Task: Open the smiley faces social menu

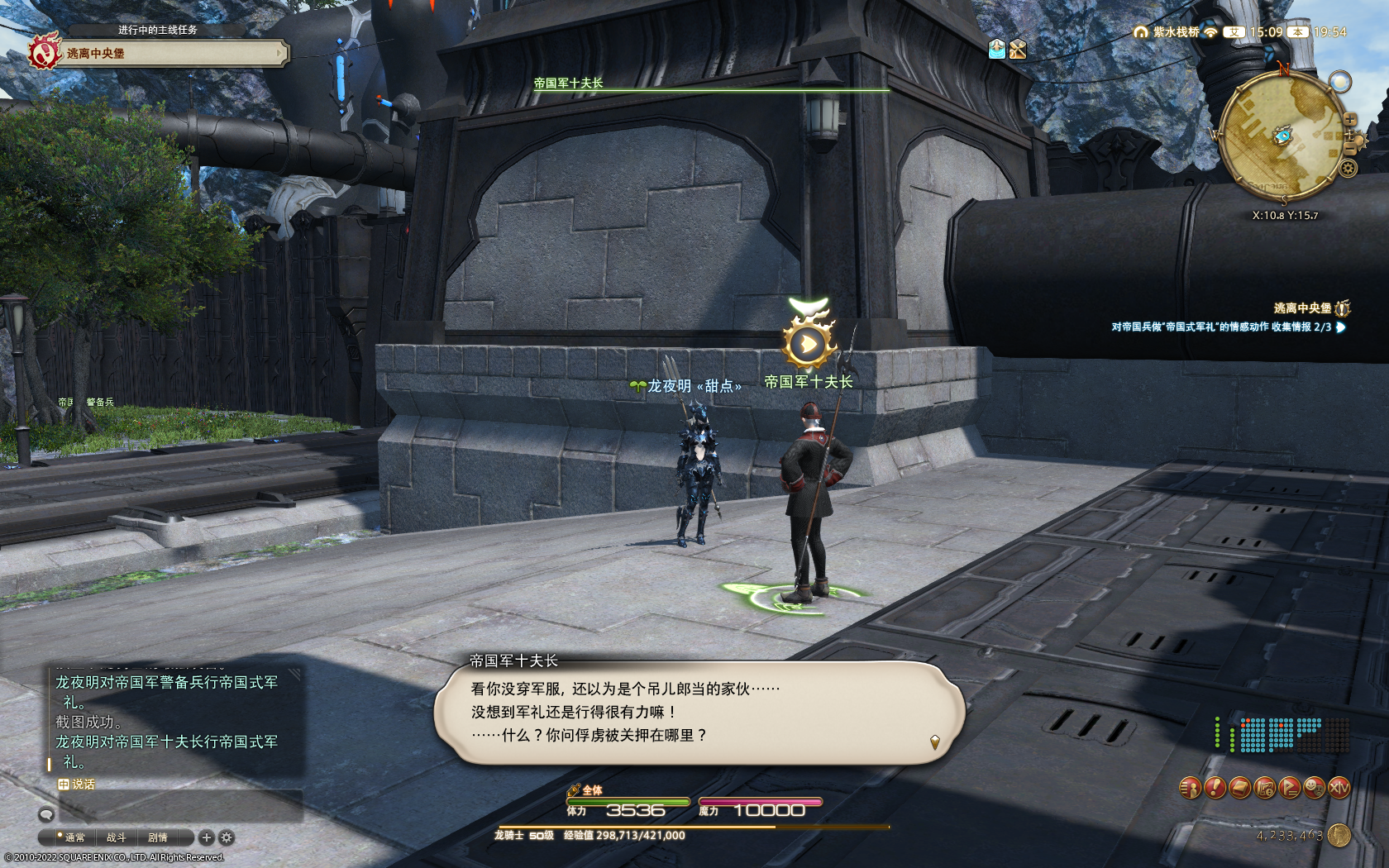Action: pos(1314,788)
